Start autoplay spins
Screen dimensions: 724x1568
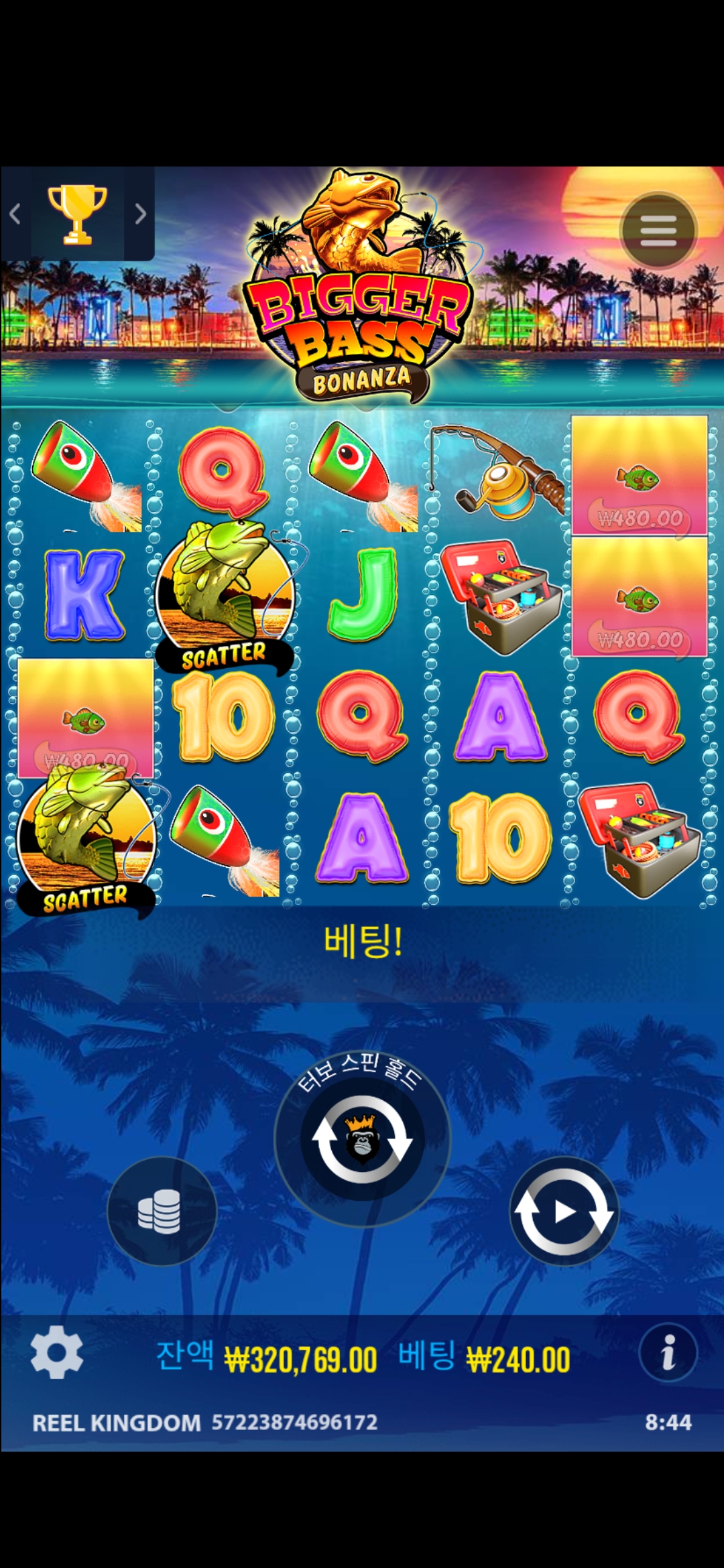(x=564, y=1211)
